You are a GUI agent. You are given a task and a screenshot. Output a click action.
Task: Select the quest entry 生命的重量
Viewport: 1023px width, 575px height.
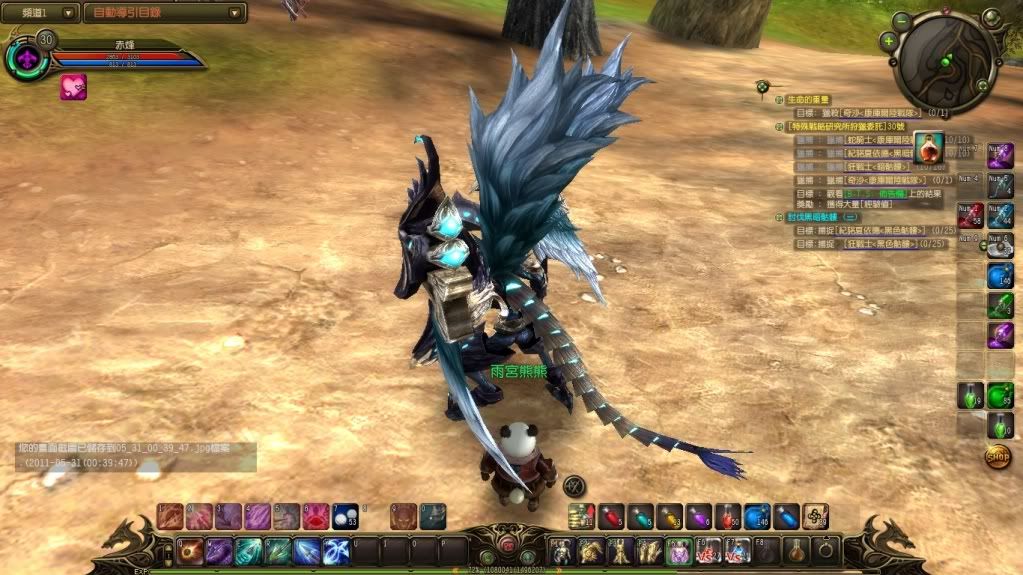(810, 99)
